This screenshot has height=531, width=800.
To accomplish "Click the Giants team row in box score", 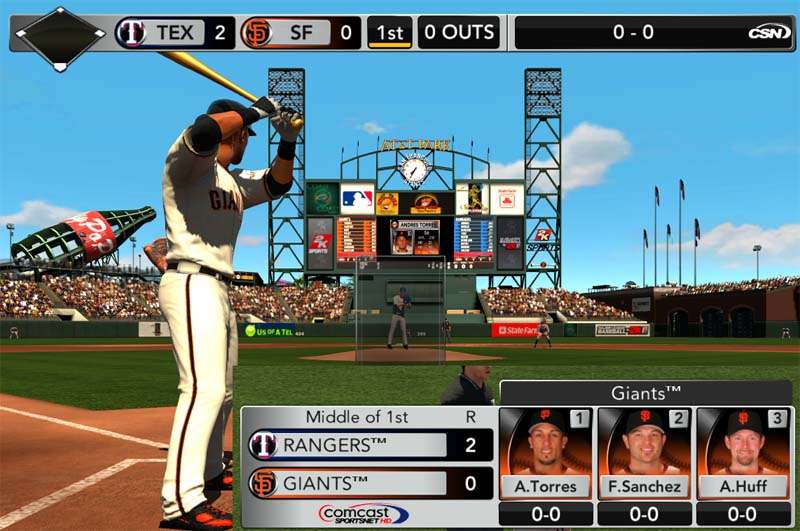I will tap(371, 483).
